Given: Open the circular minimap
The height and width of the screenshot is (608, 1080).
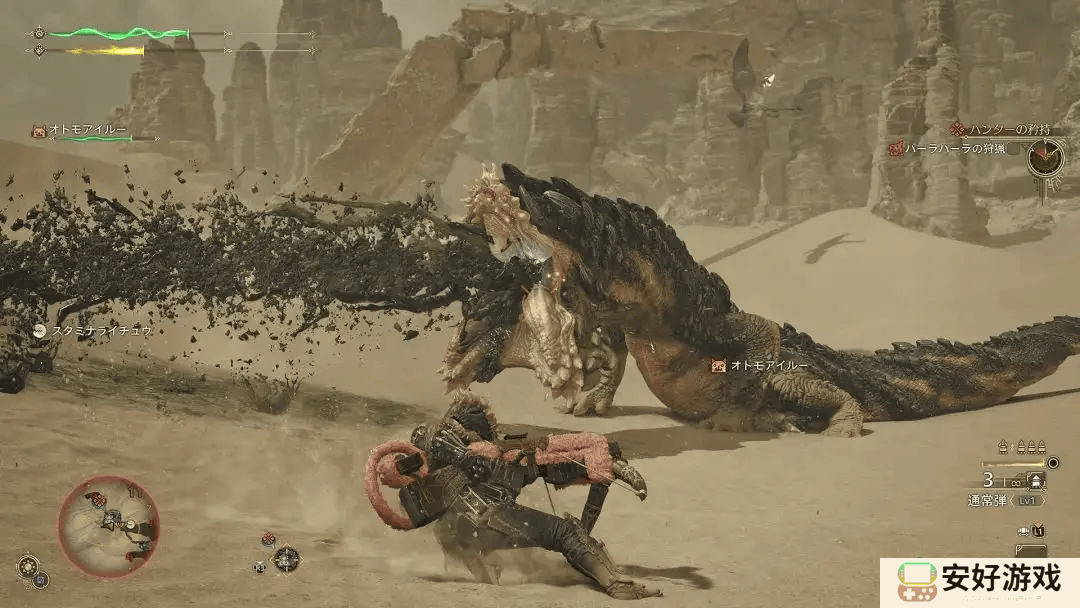Looking at the screenshot, I should pos(108,526).
